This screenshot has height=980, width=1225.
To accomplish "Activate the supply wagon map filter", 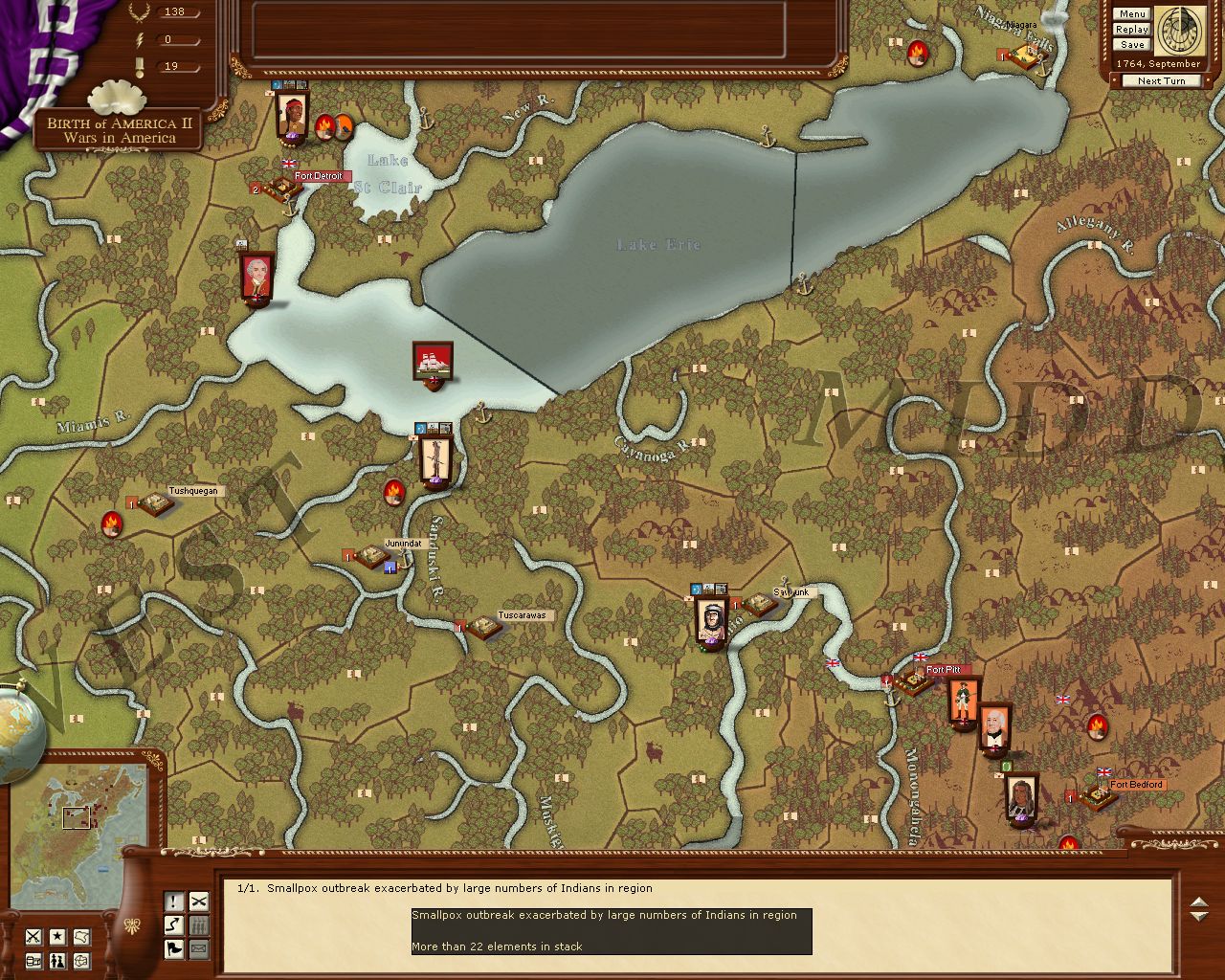I will pyautogui.click(x=33, y=960).
